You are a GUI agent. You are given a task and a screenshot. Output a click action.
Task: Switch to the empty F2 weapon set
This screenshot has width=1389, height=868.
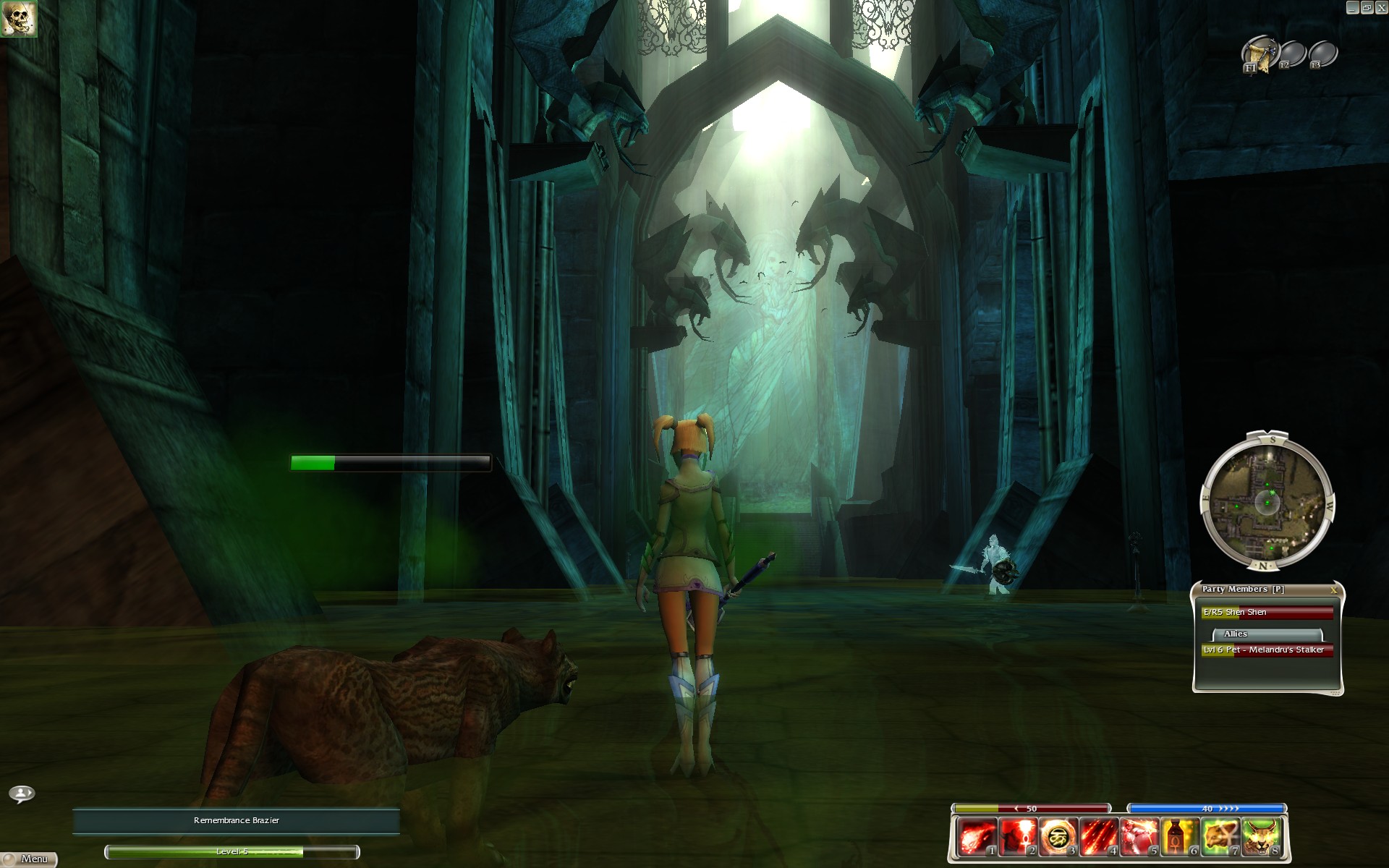coord(1292,55)
